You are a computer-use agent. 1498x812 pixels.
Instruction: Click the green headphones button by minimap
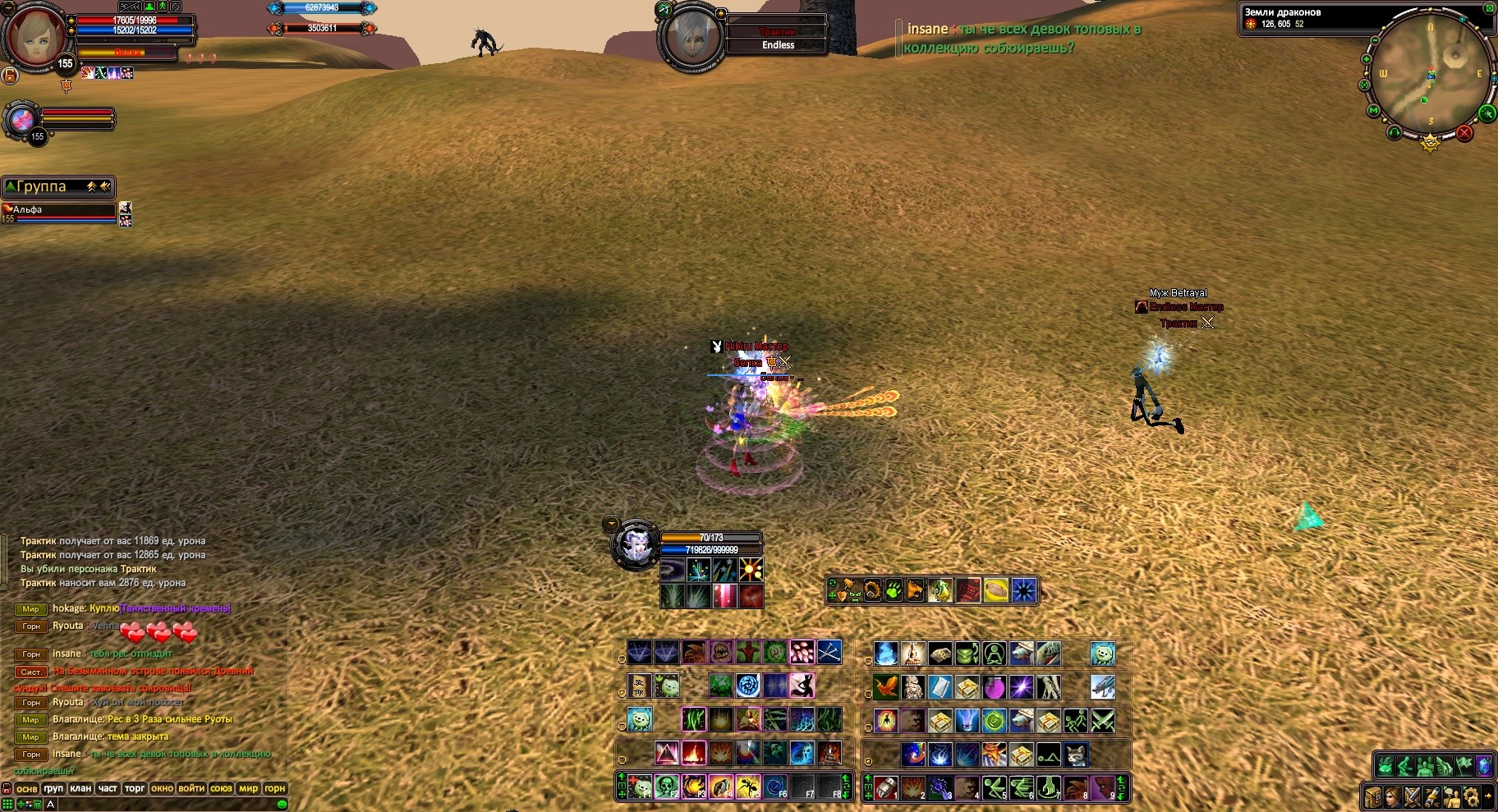(1394, 131)
